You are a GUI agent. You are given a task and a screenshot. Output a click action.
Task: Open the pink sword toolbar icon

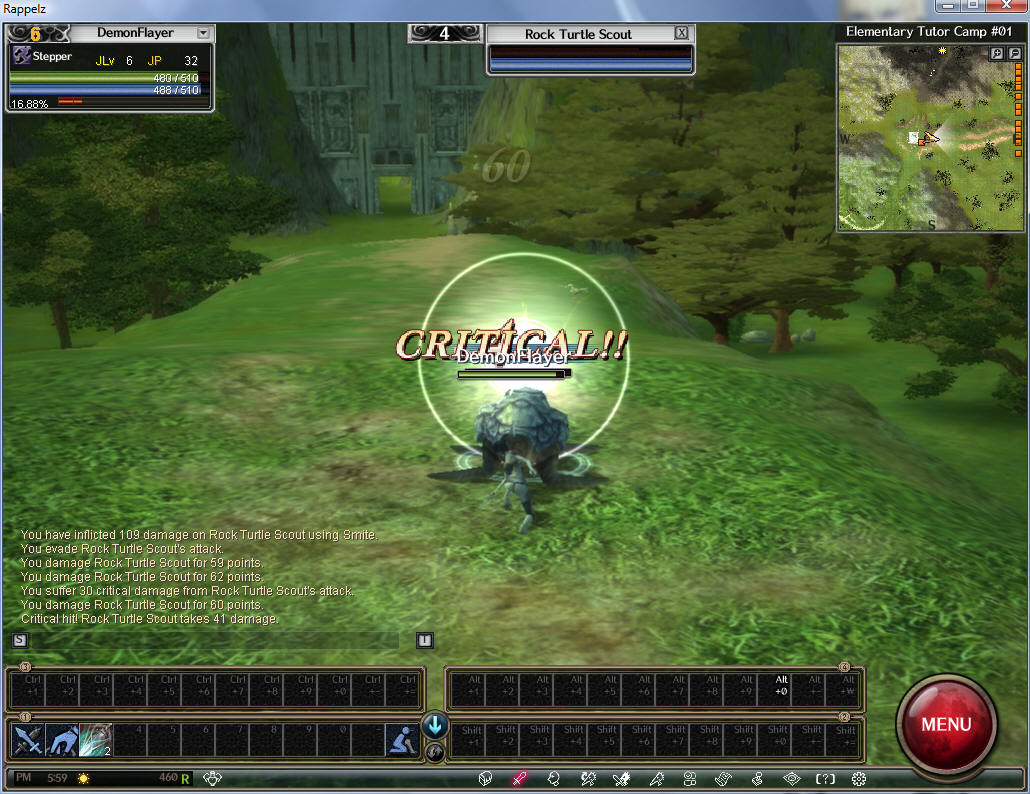pyautogui.click(x=519, y=778)
